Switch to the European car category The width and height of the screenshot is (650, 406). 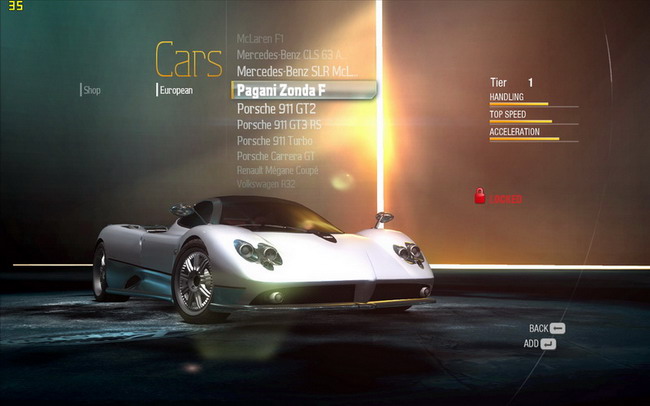coord(175,90)
